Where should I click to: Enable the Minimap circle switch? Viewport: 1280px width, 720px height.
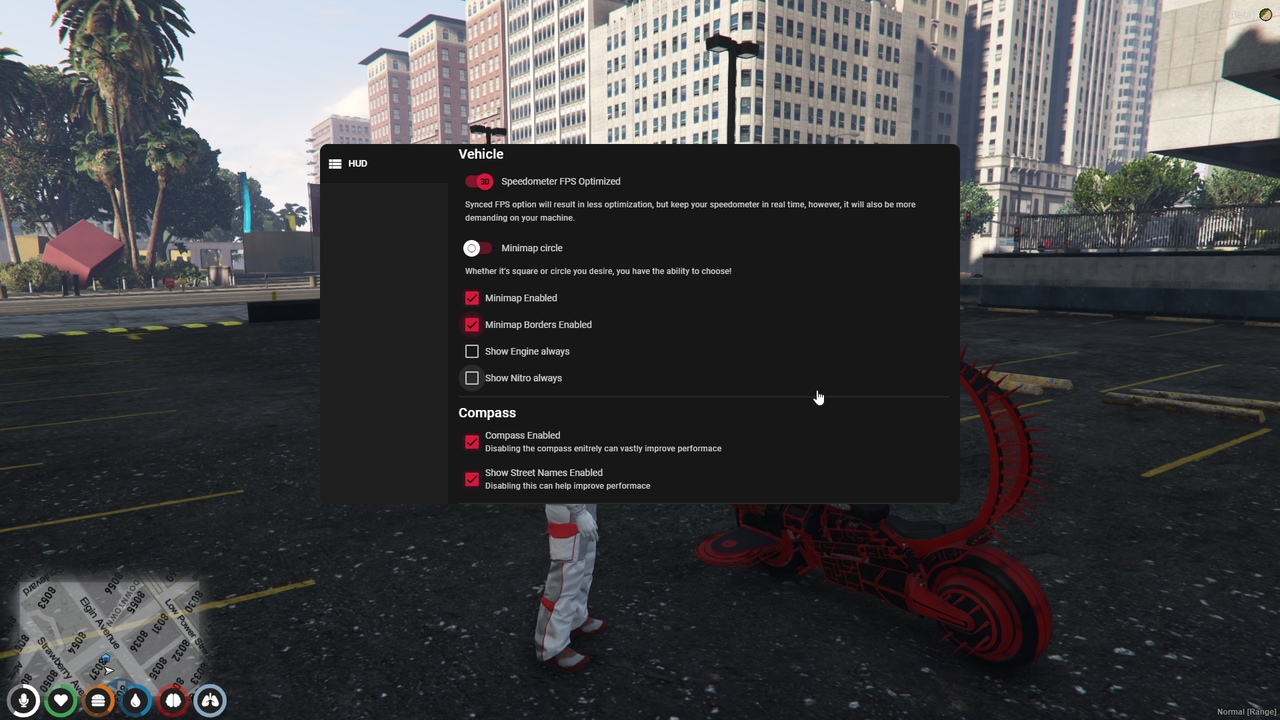tap(477, 247)
